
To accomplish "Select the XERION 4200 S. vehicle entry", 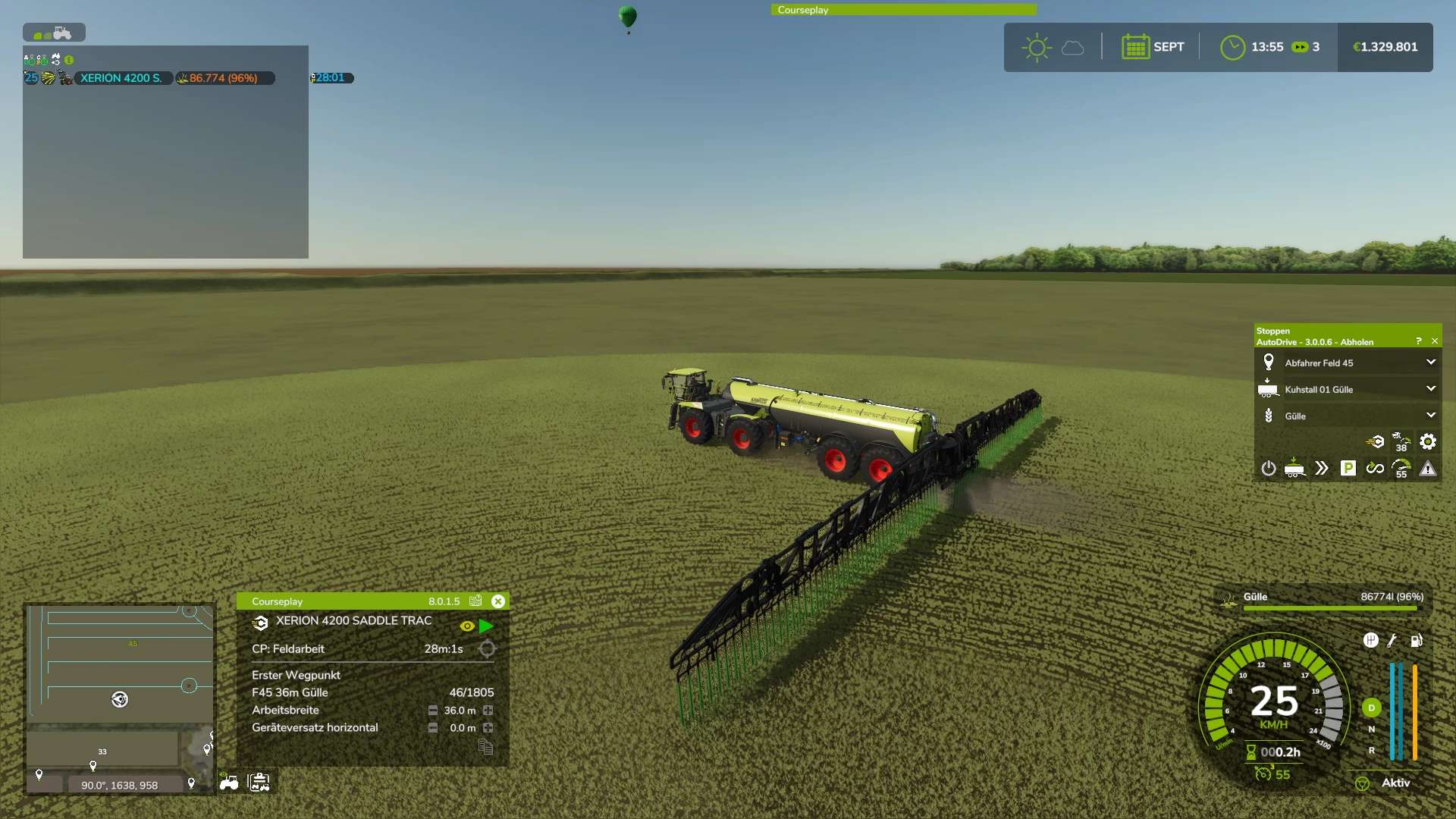I will pos(121,78).
